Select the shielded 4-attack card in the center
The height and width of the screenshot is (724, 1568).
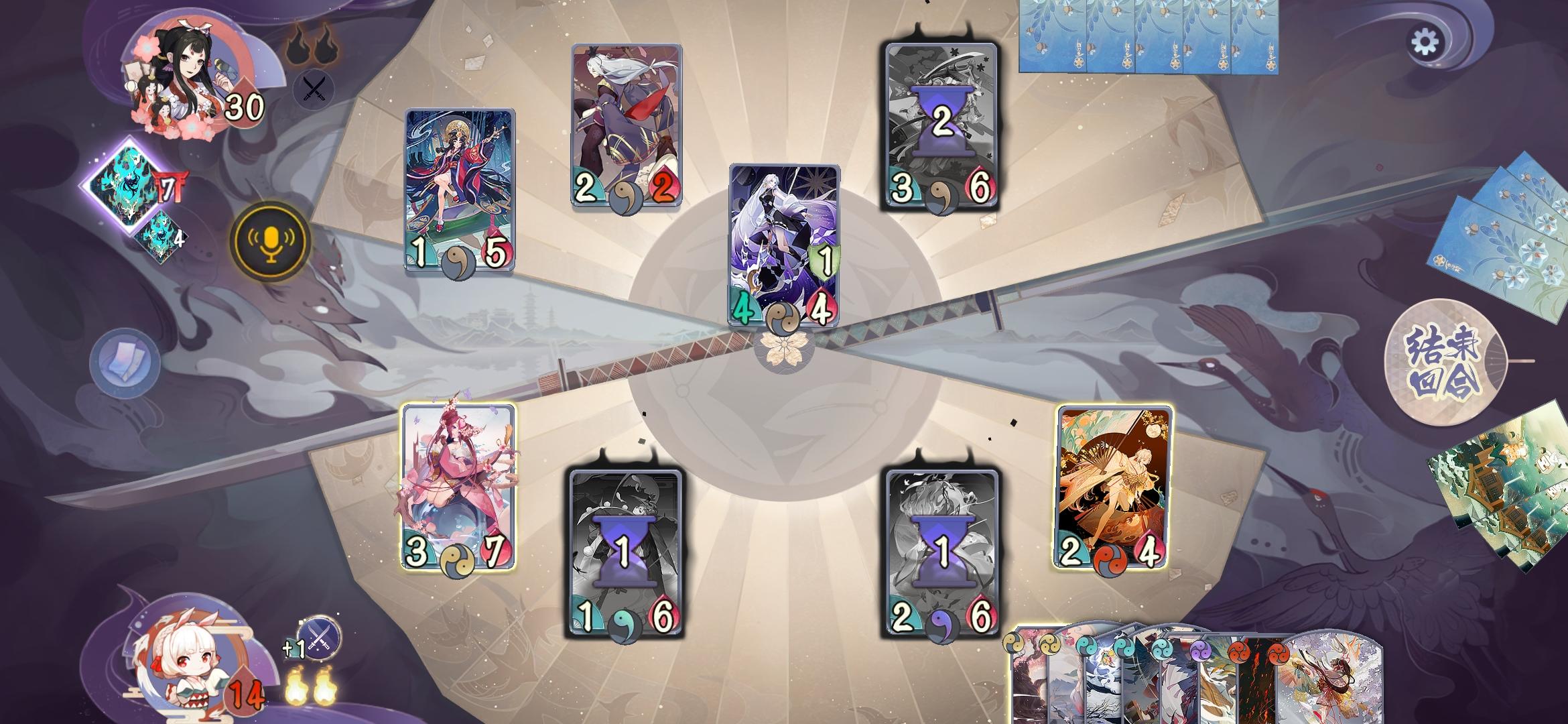[x=783, y=248]
